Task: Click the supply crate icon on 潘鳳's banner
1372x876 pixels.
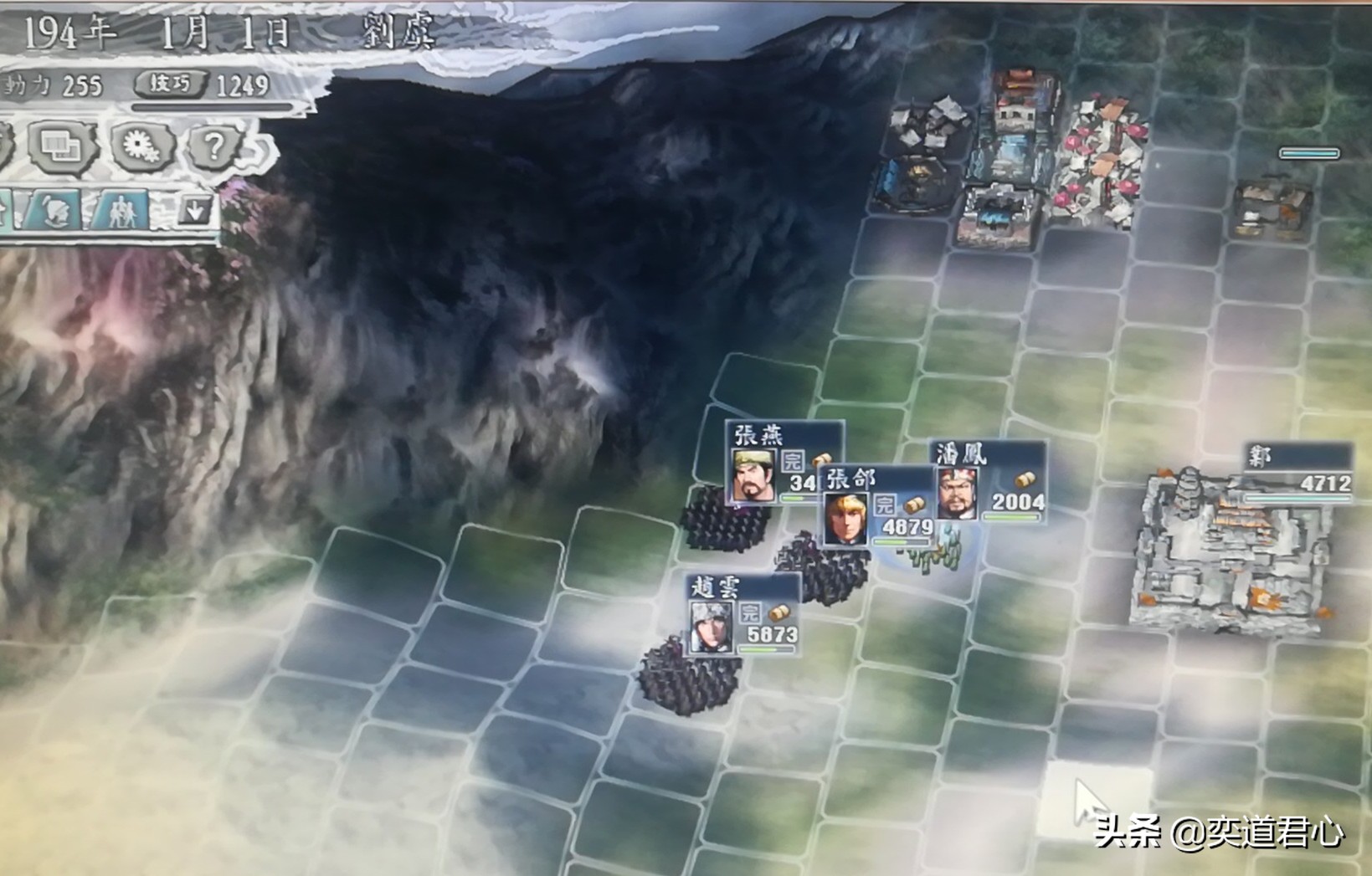Action: 1027,479
